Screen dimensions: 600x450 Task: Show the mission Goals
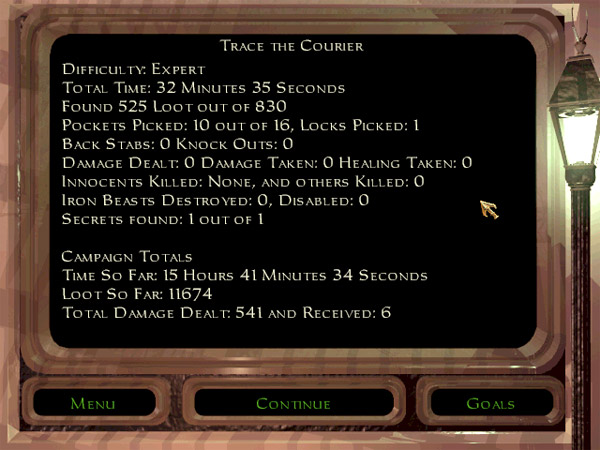pos(490,404)
